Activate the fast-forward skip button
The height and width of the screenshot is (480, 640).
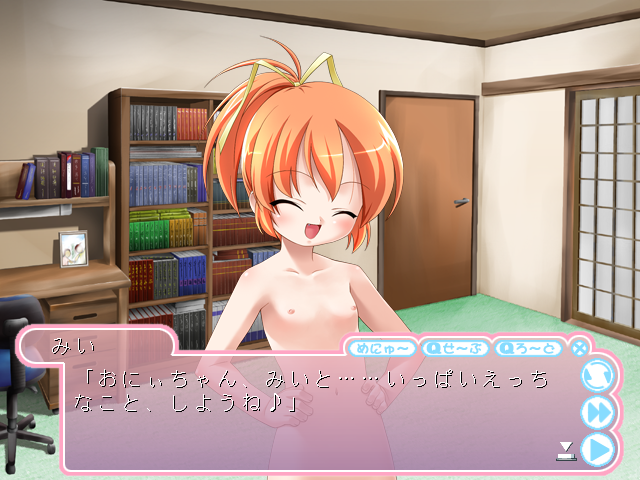(597, 412)
